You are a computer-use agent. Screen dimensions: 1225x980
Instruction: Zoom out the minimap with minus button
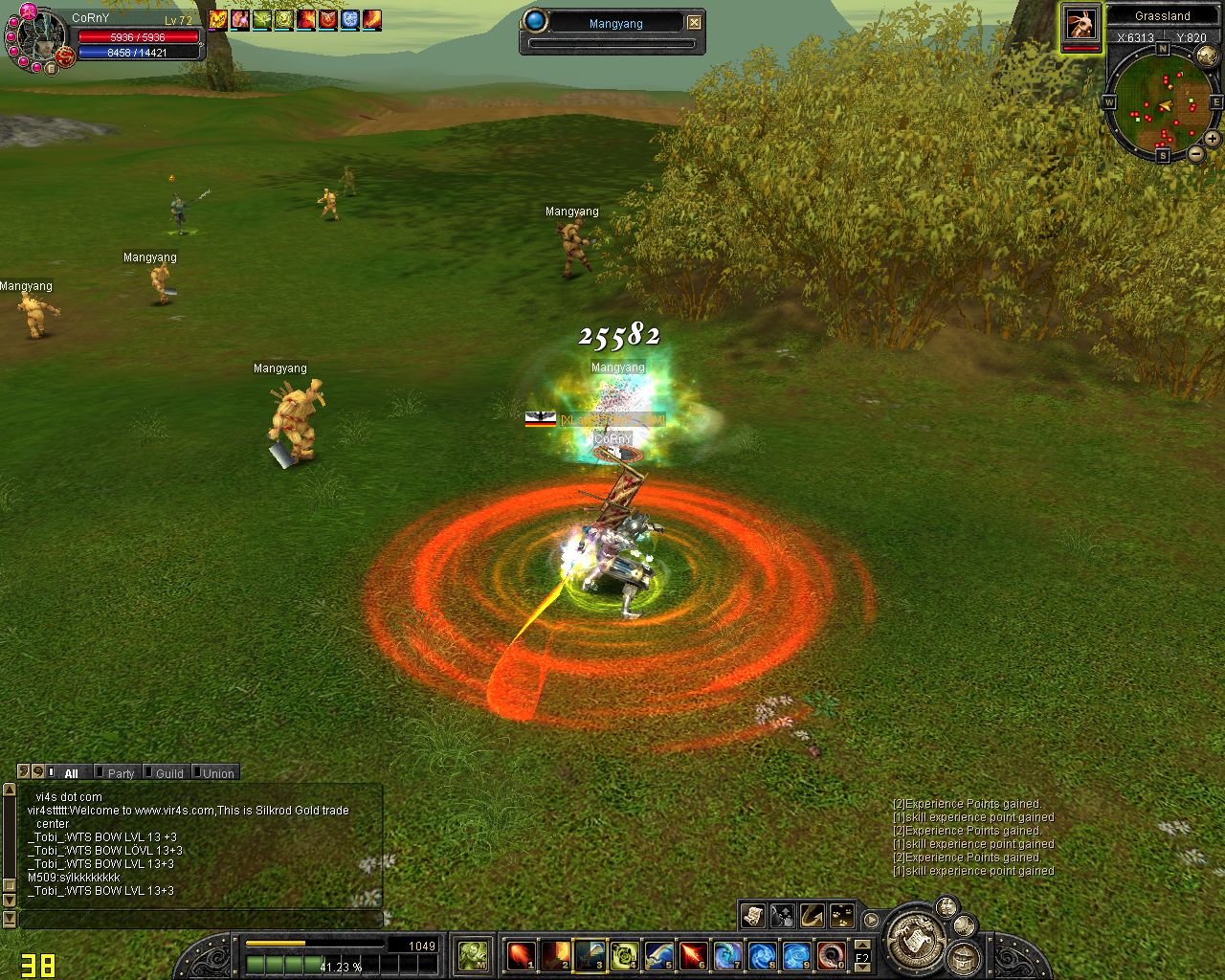point(1196,154)
